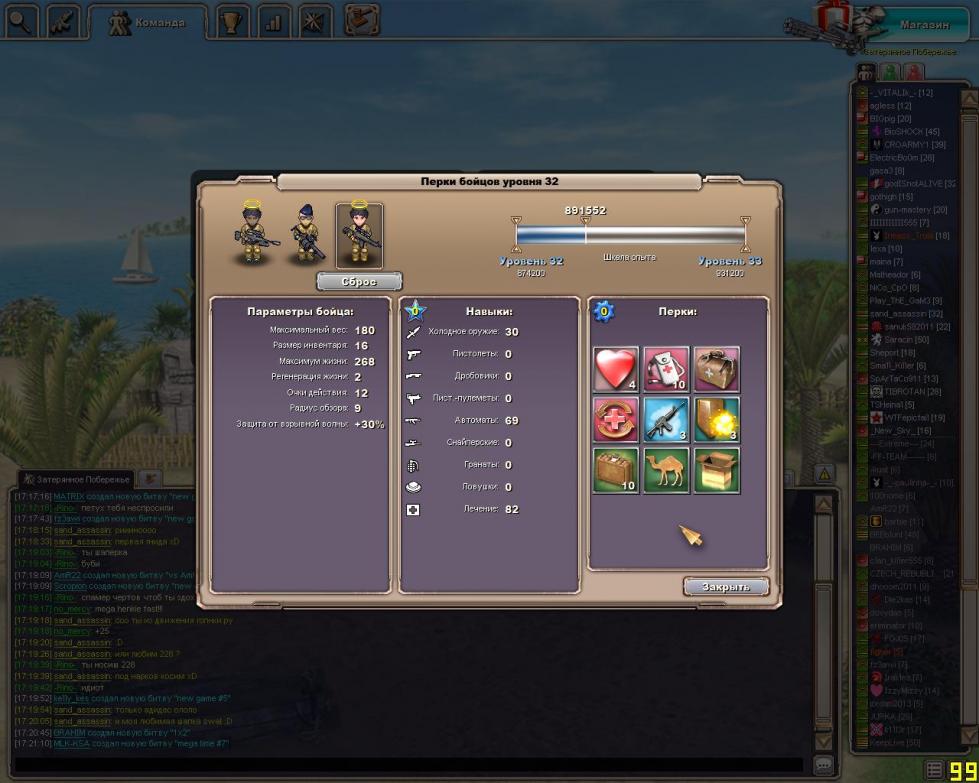Screen dimensions: 979x783
Task: Open the trophy tab in top bar
Action: tap(233, 22)
